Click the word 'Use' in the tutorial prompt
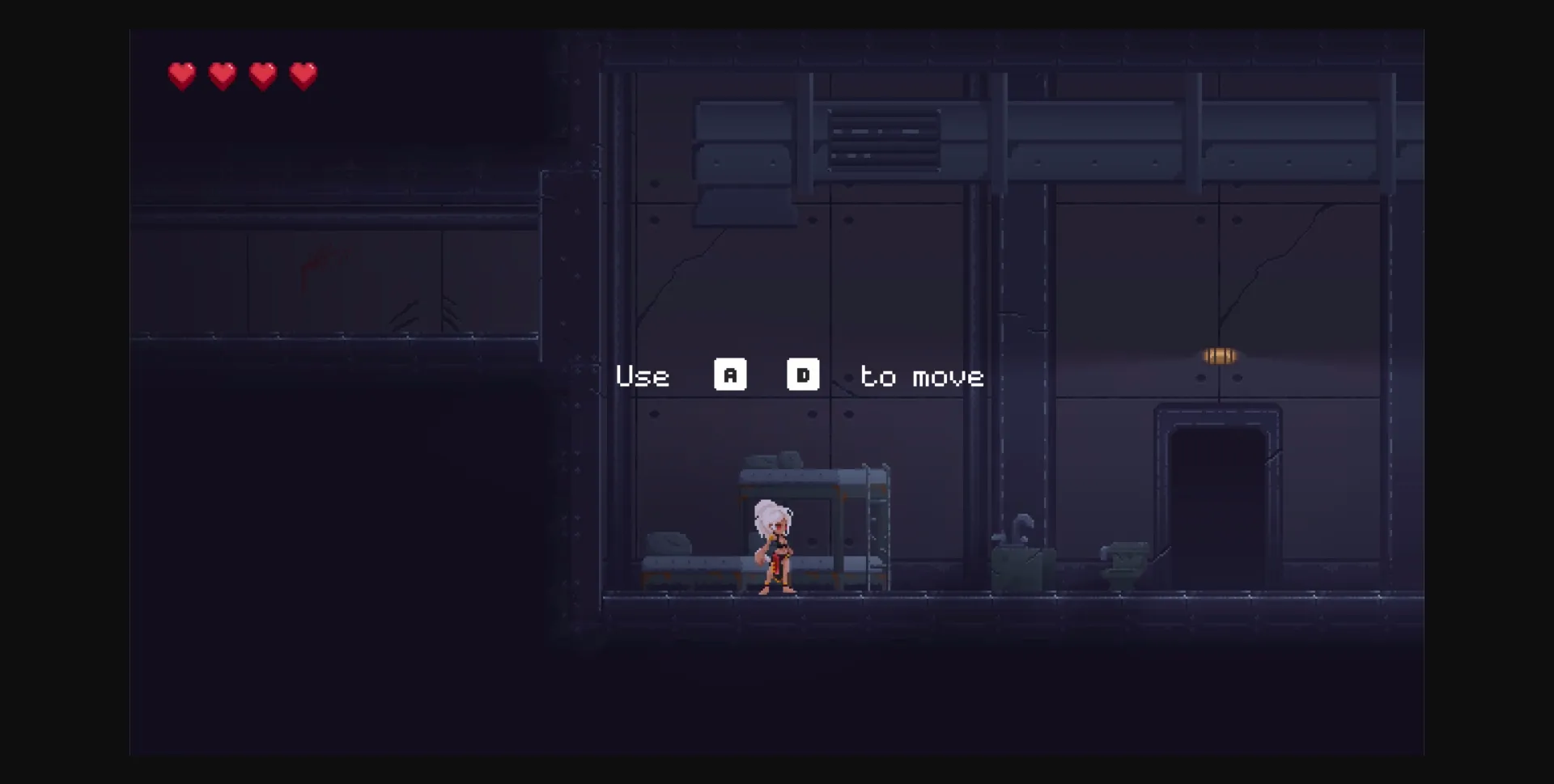 click(643, 375)
